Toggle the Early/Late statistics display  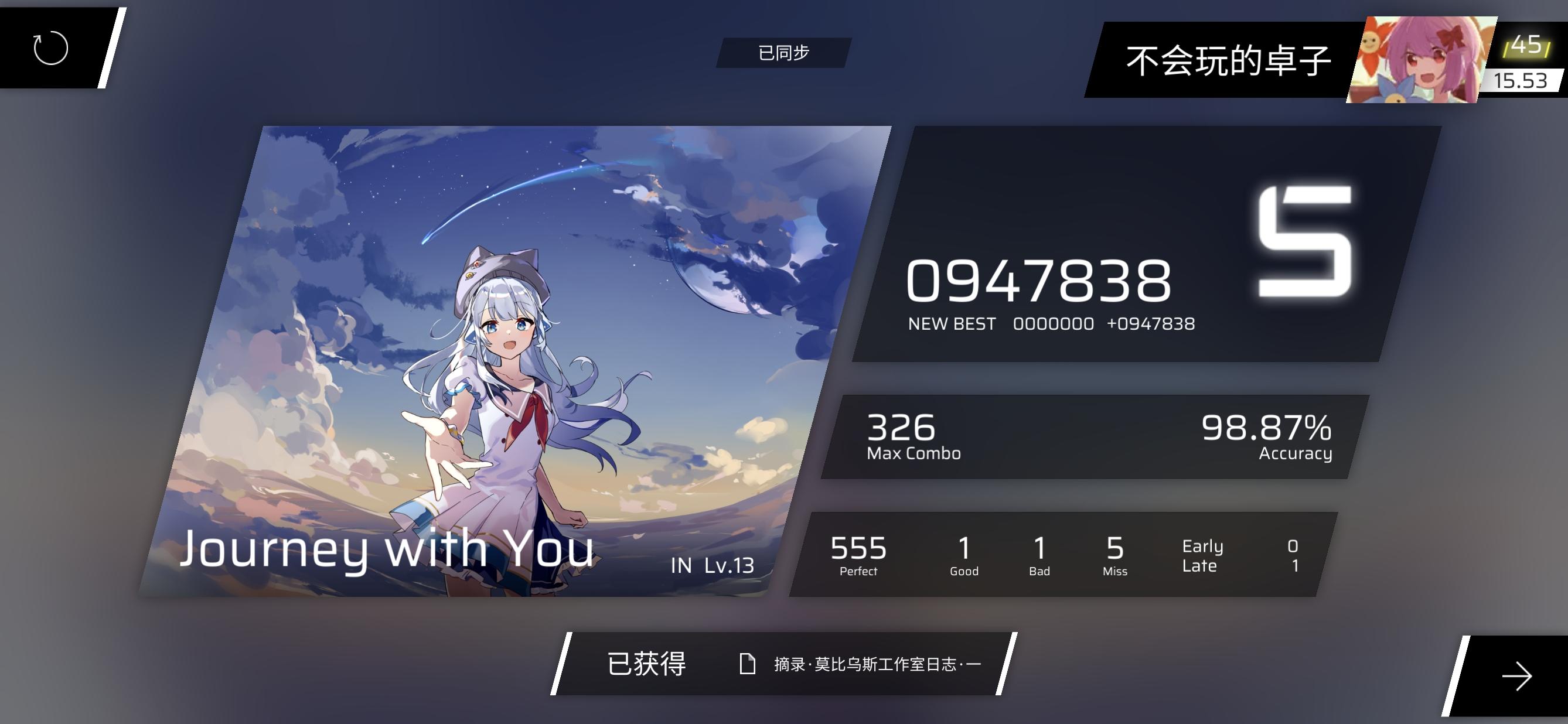click(x=1202, y=555)
